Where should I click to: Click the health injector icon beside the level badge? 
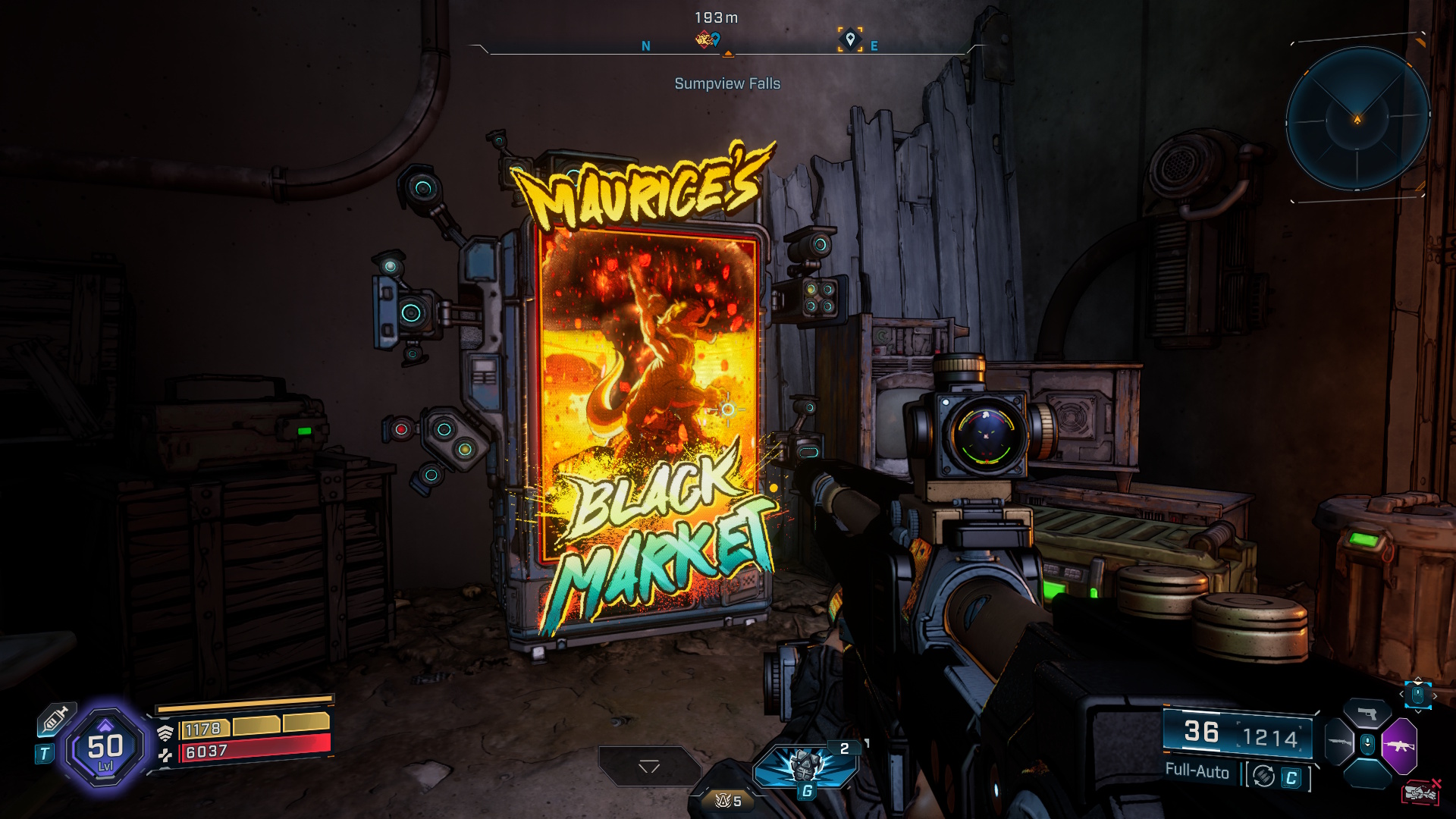[x=58, y=720]
